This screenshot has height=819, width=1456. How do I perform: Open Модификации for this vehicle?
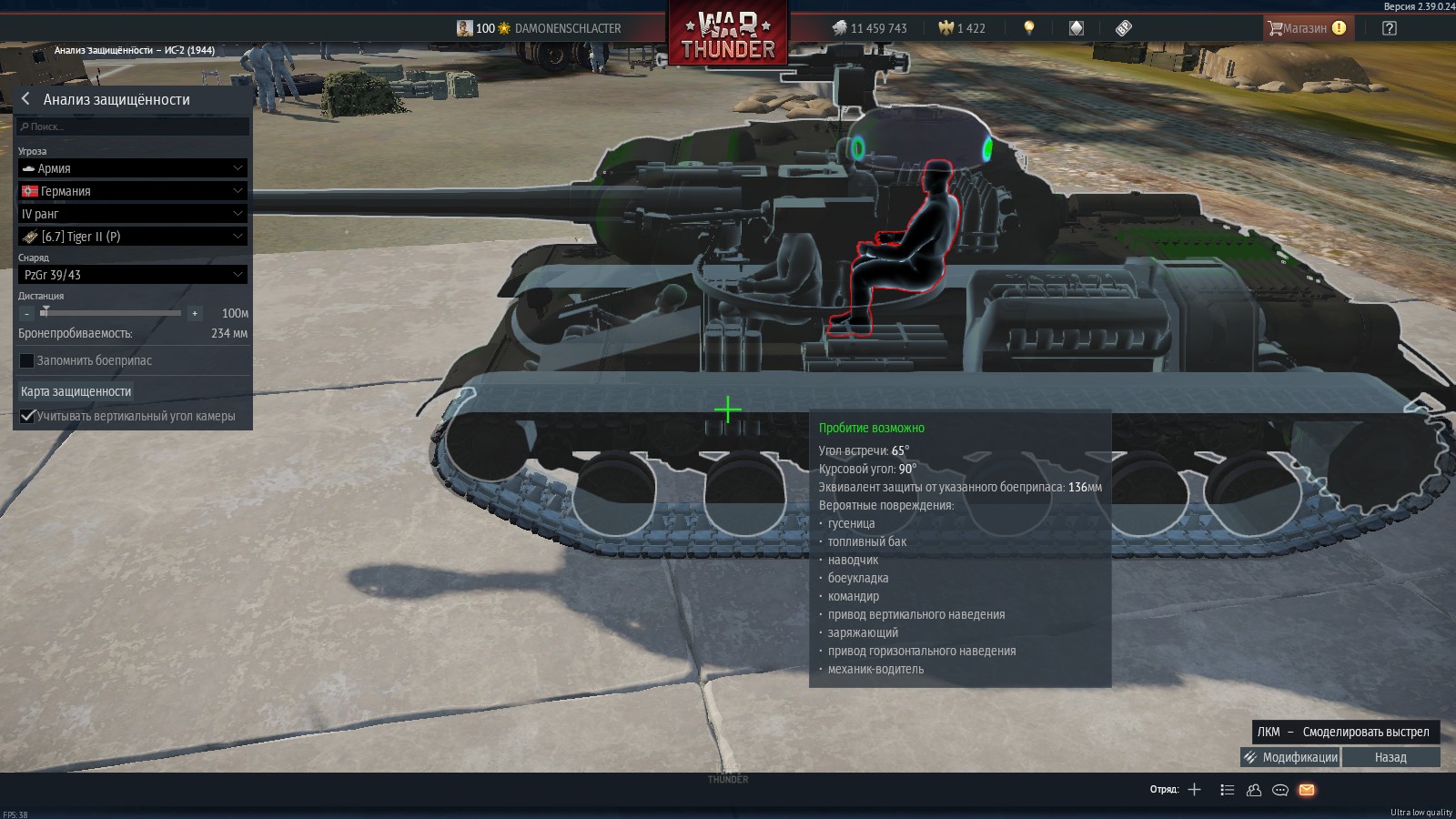click(x=1290, y=757)
